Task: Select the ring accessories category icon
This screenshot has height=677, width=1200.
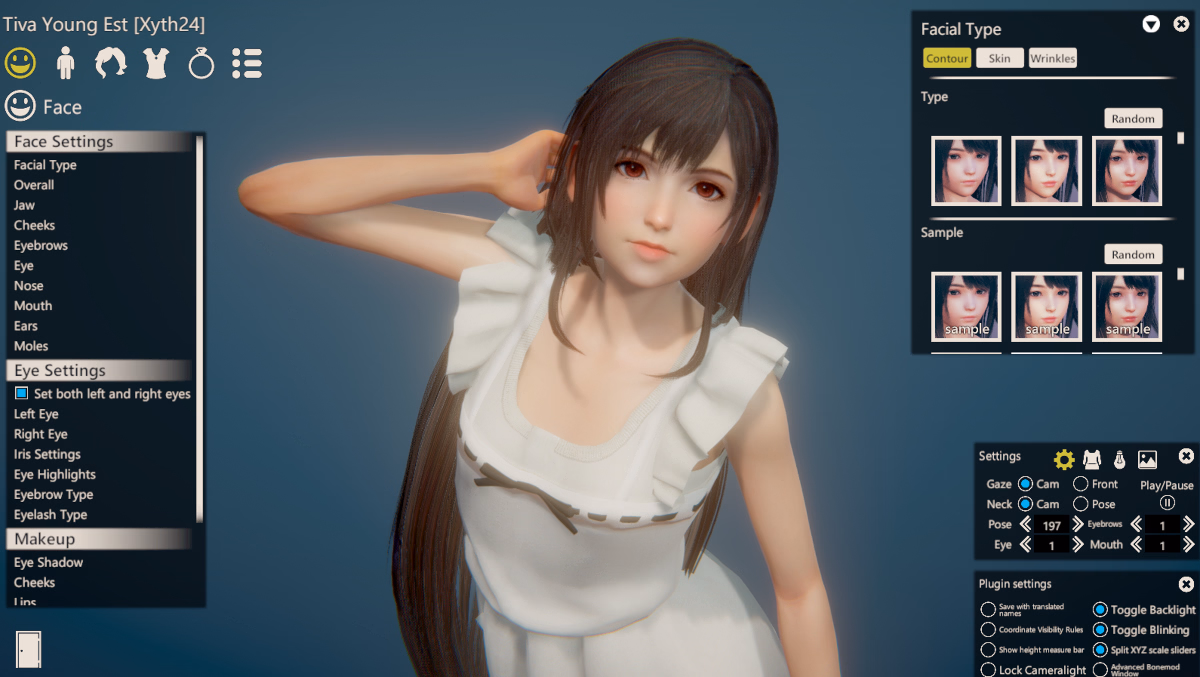Action: [201, 63]
